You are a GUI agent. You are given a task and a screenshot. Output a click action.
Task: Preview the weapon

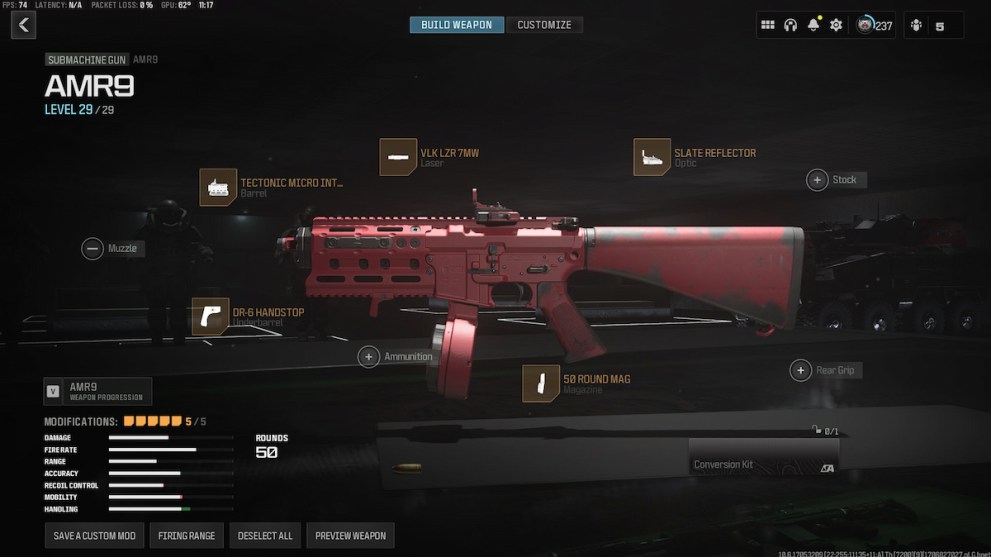[350, 536]
